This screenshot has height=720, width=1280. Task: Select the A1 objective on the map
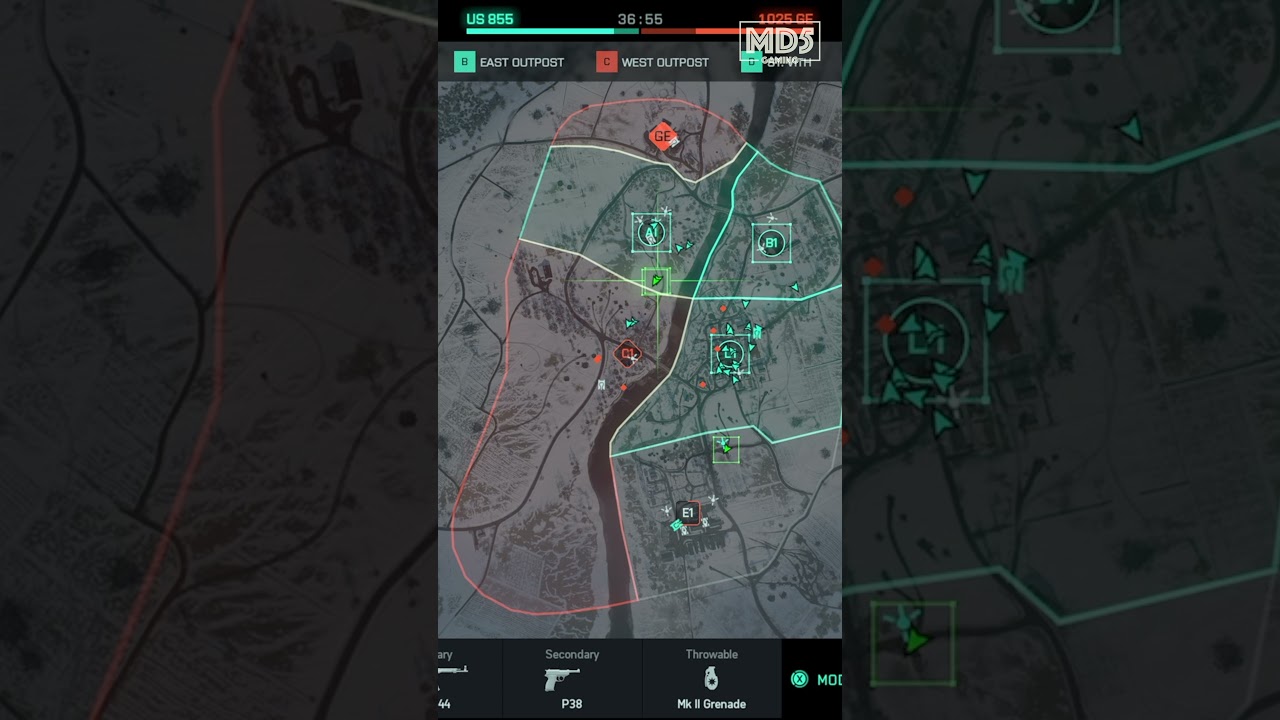[651, 233]
